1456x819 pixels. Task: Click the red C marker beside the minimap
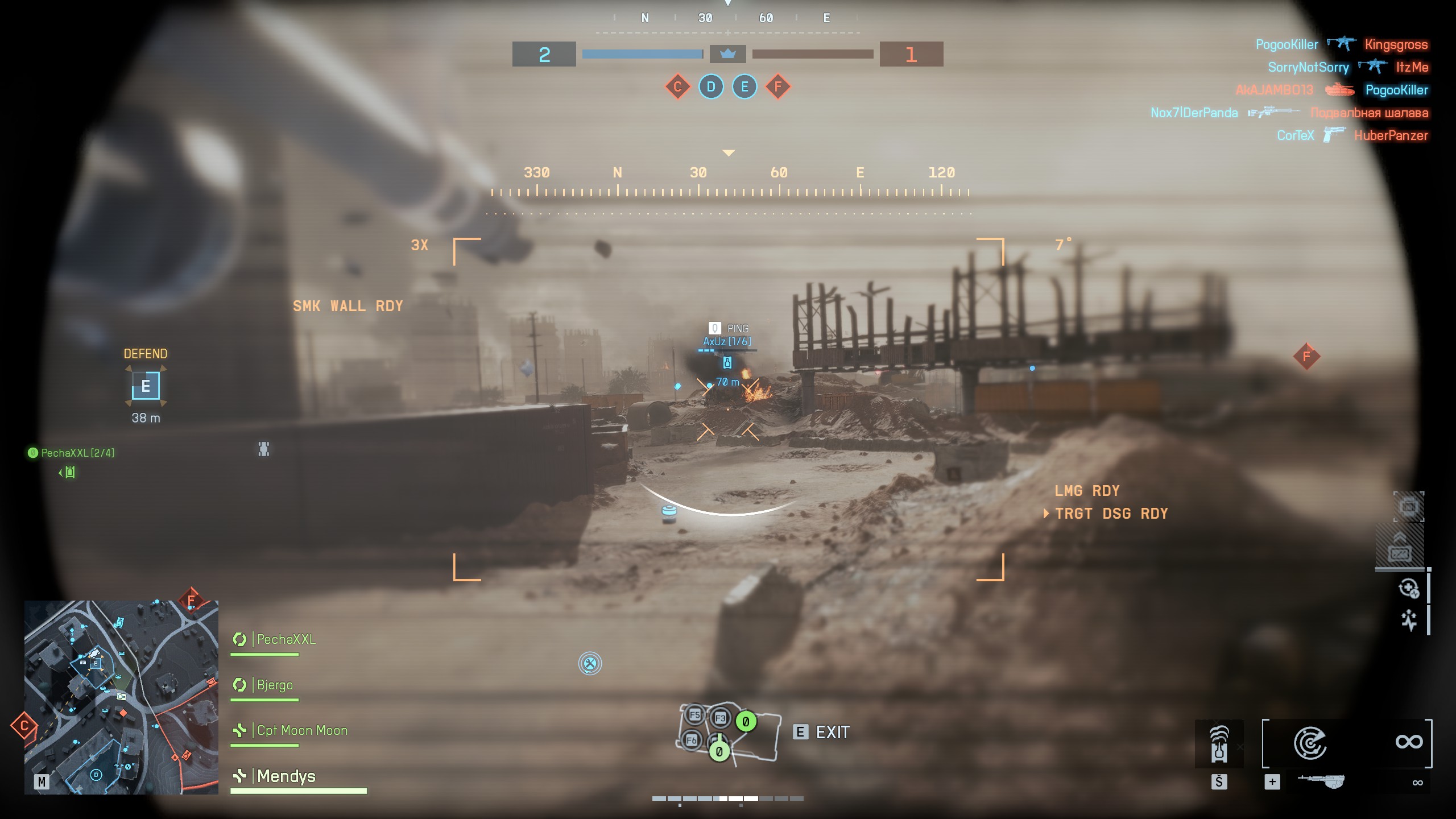tap(24, 726)
